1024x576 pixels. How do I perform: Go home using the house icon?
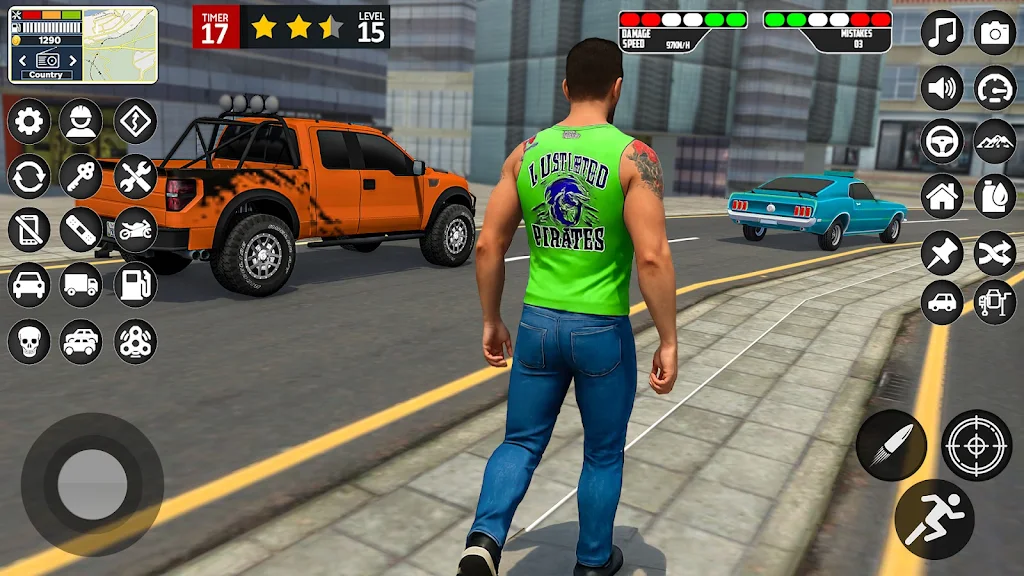coord(942,196)
